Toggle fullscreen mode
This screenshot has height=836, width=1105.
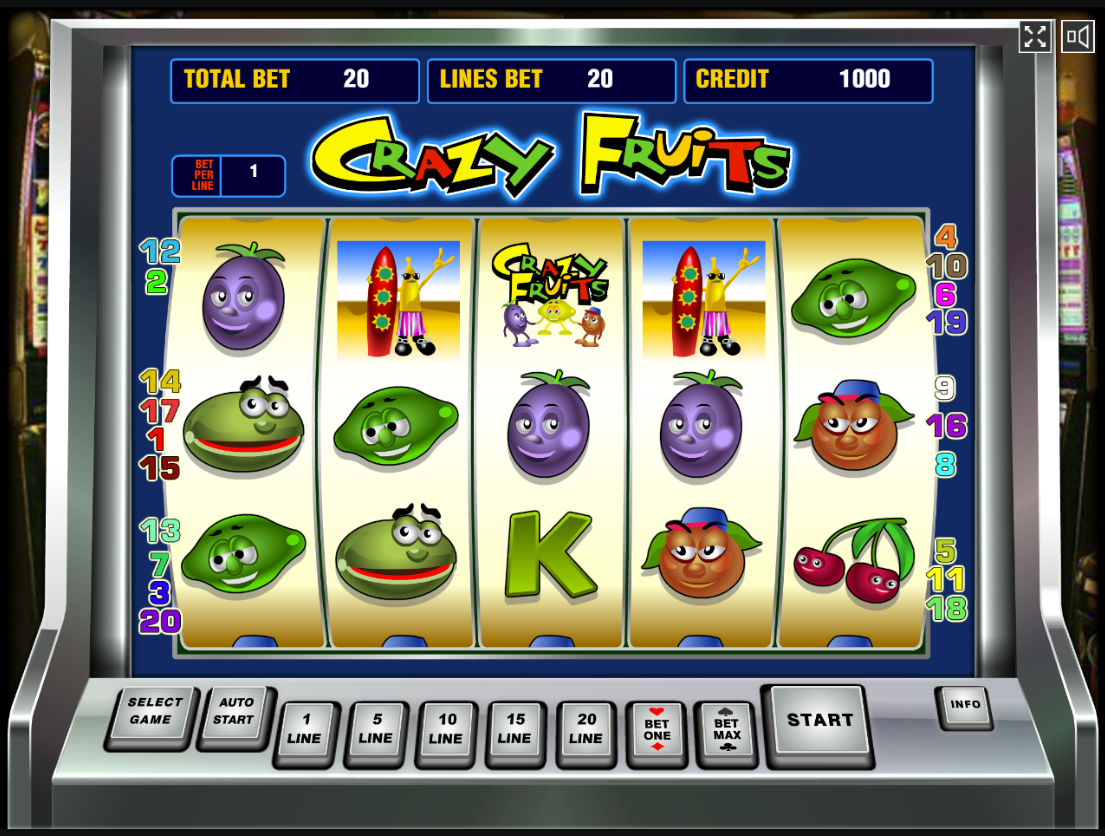tap(1035, 37)
